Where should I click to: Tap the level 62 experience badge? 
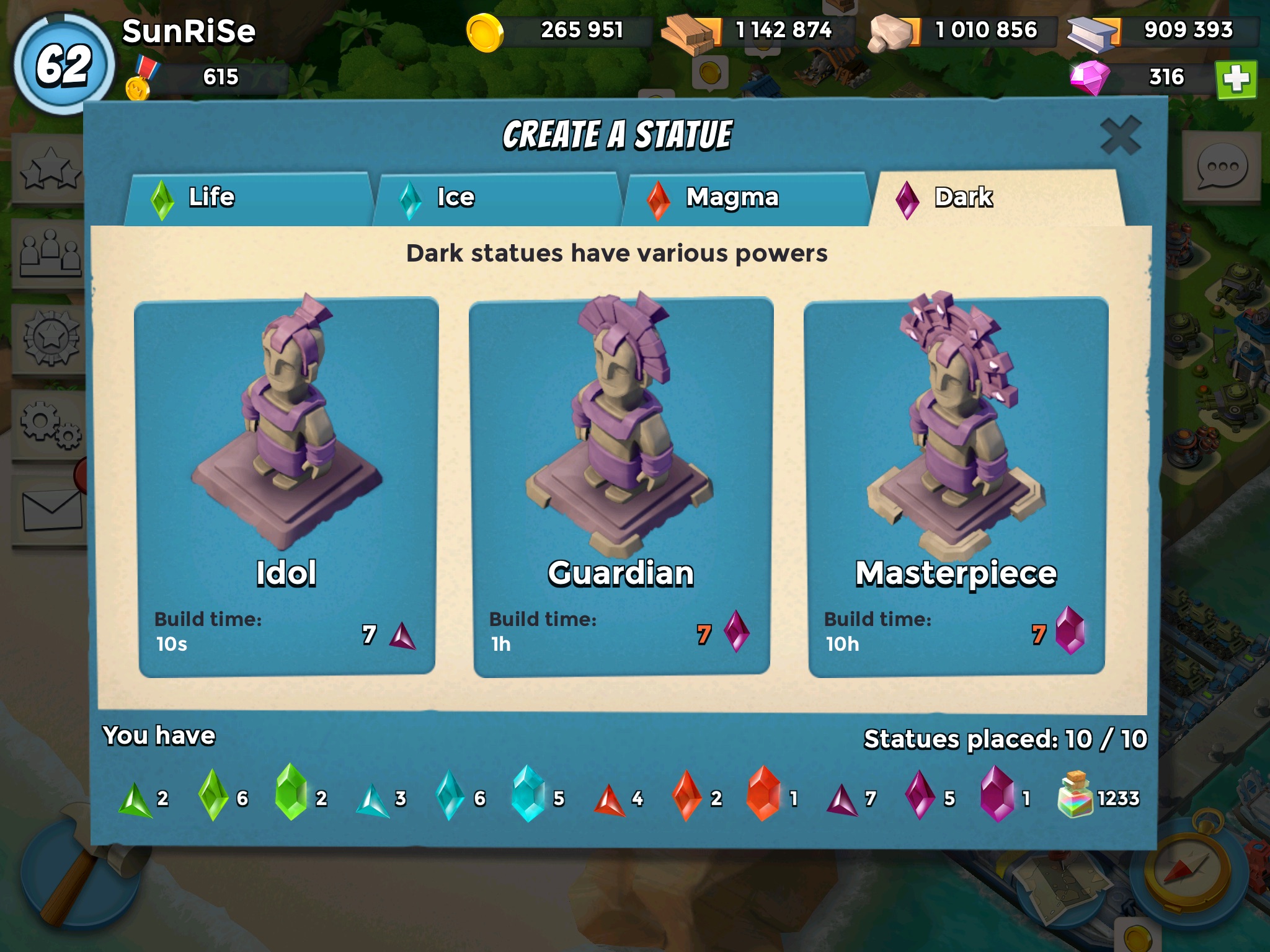pyautogui.click(x=64, y=65)
